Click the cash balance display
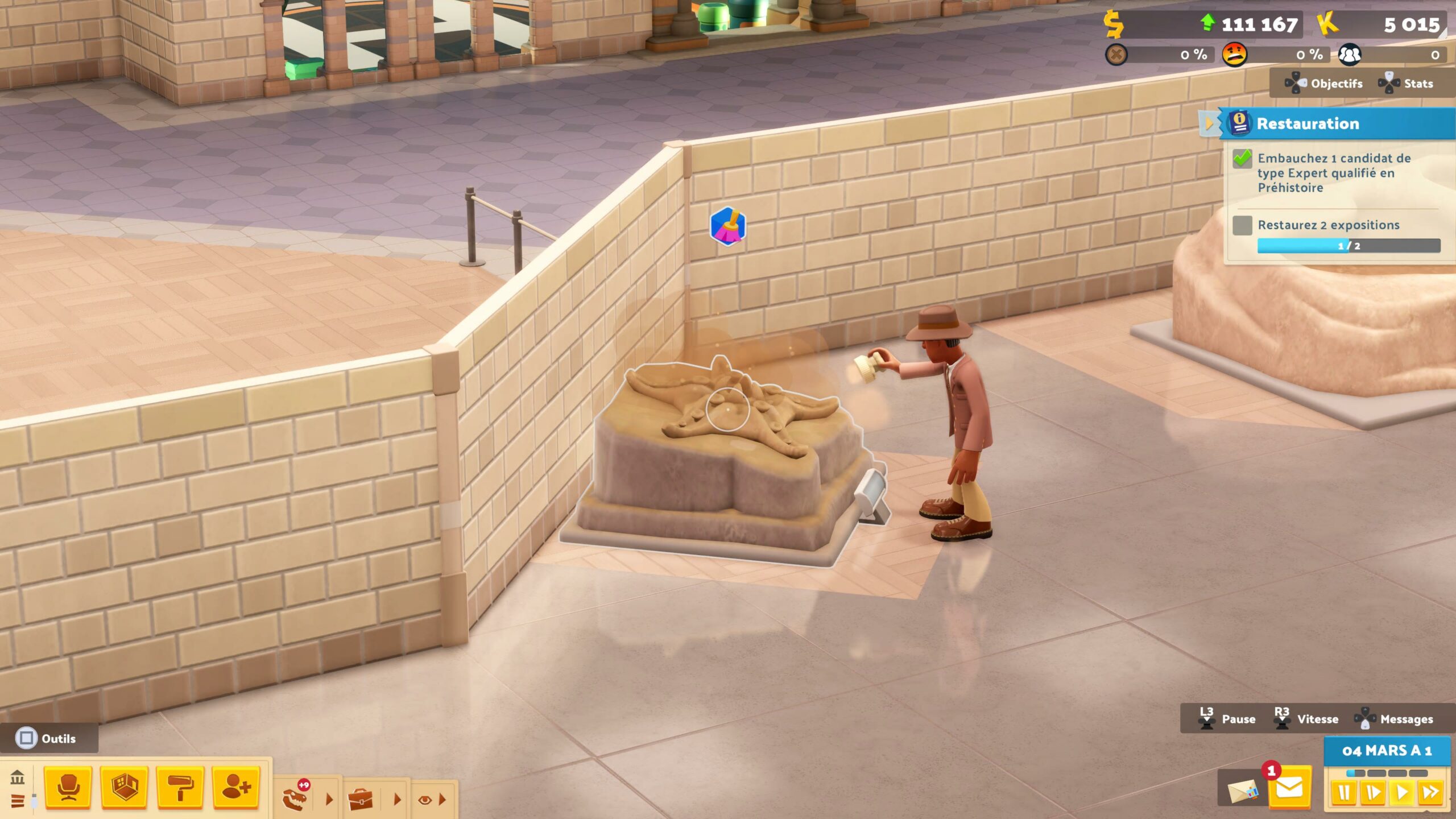Image resolution: width=1456 pixels, height=819 pixels. pyautogui.click(x=1206, y=24)
